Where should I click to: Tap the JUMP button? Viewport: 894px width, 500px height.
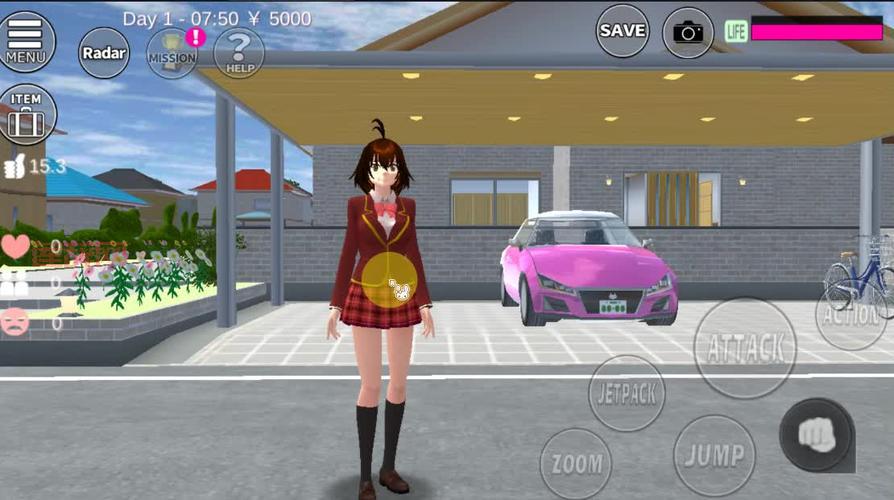[714, 455]
